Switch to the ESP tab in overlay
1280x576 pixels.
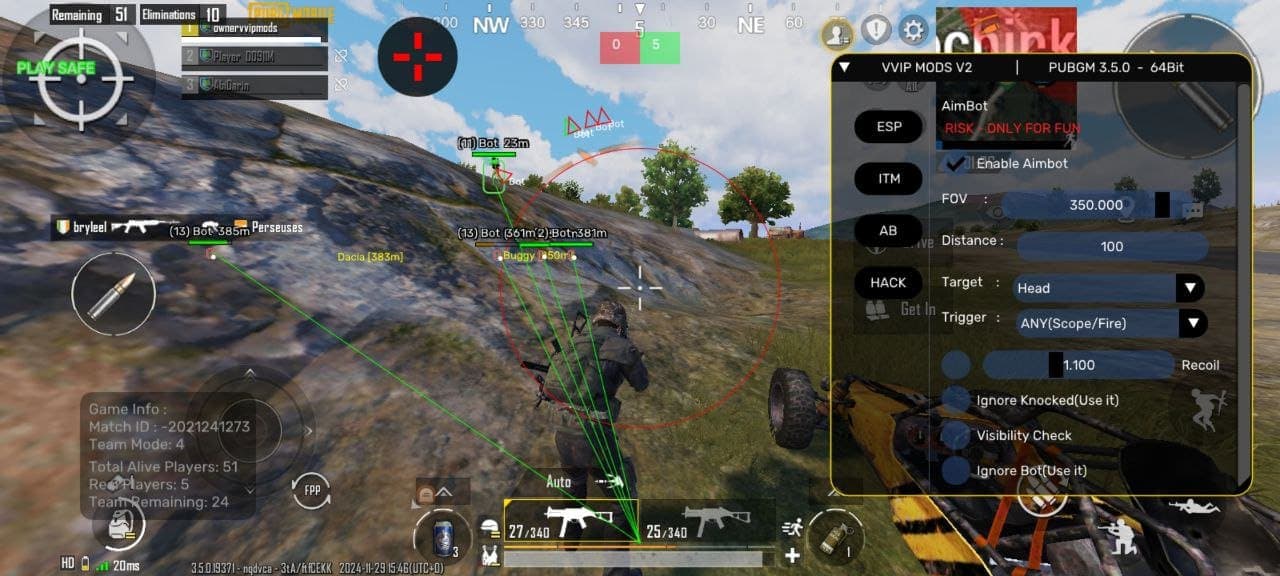pos(888,127)
